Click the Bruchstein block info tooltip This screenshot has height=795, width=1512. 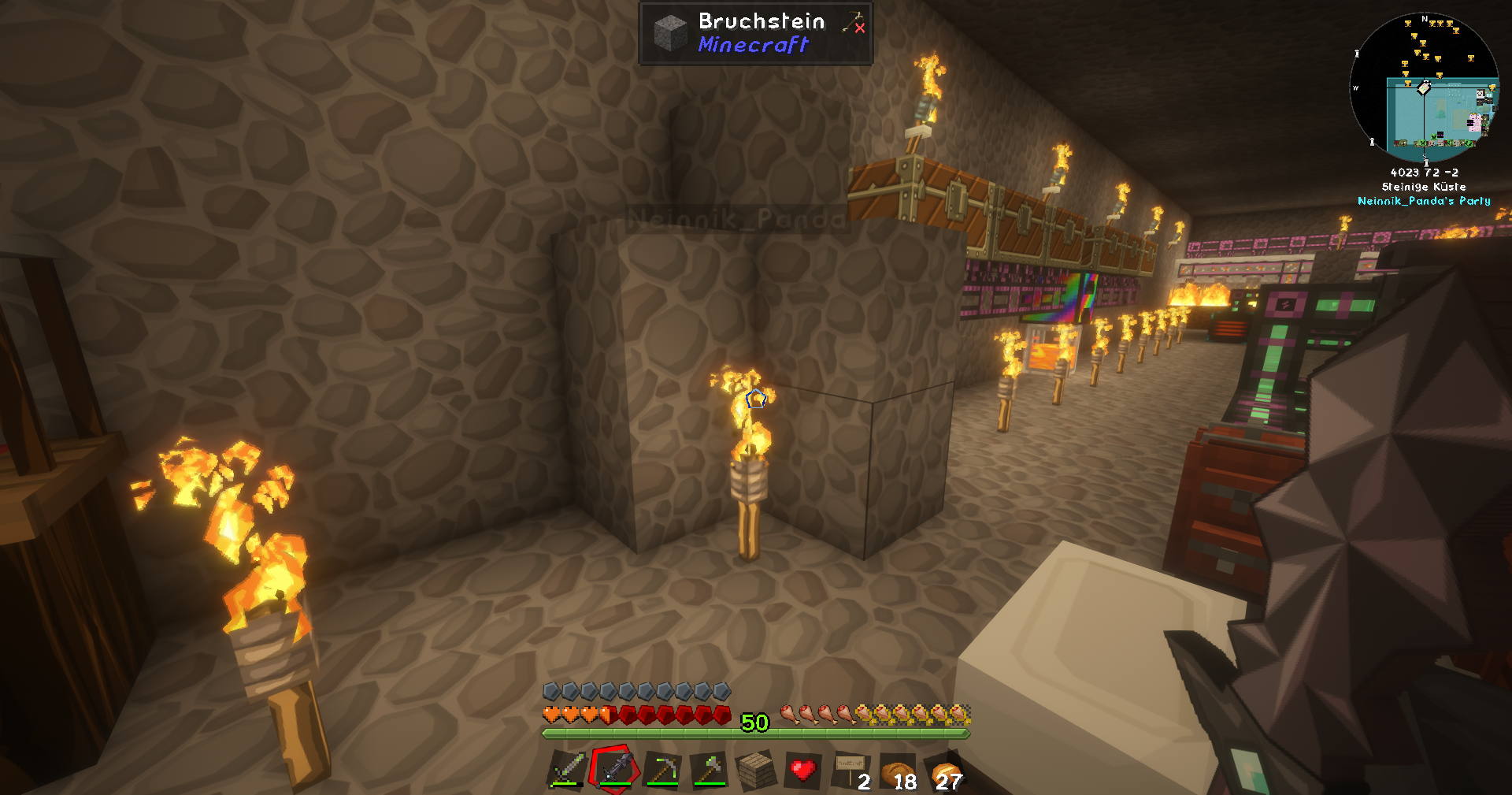tap(755, 33)
